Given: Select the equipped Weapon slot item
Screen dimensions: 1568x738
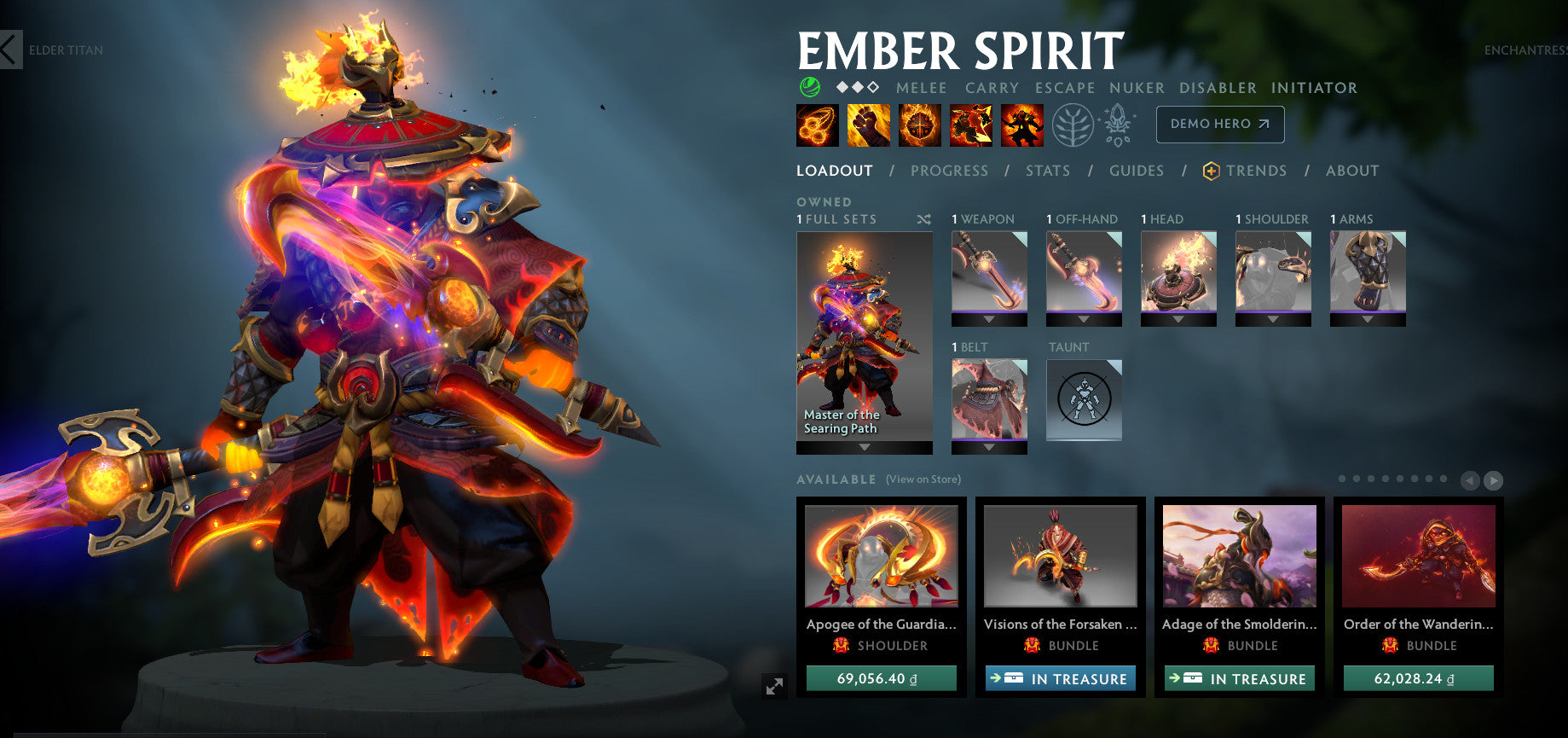Looking at the screenshot, I should click(x=989, y=273).
